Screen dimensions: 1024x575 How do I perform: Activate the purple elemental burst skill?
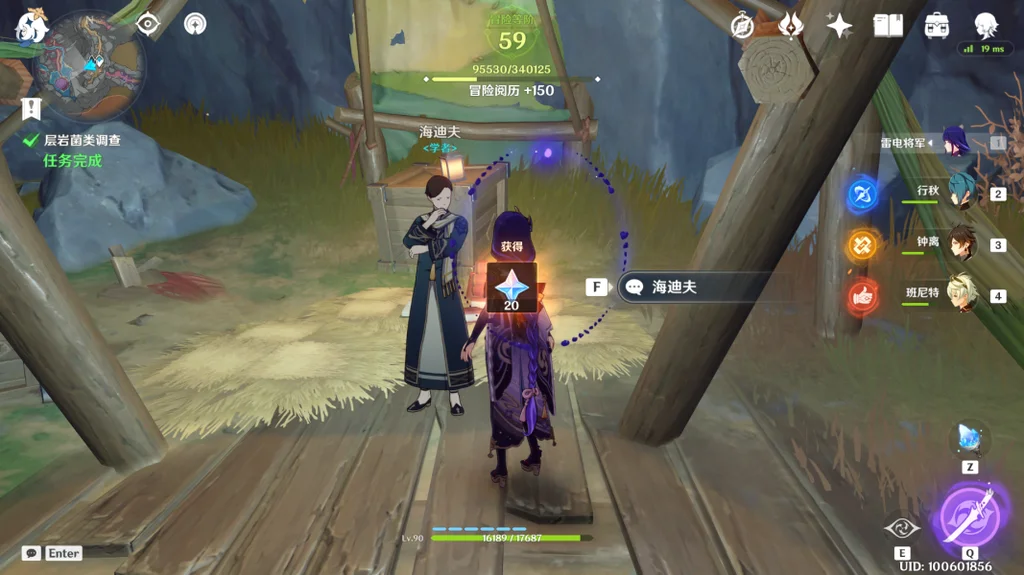970,517
